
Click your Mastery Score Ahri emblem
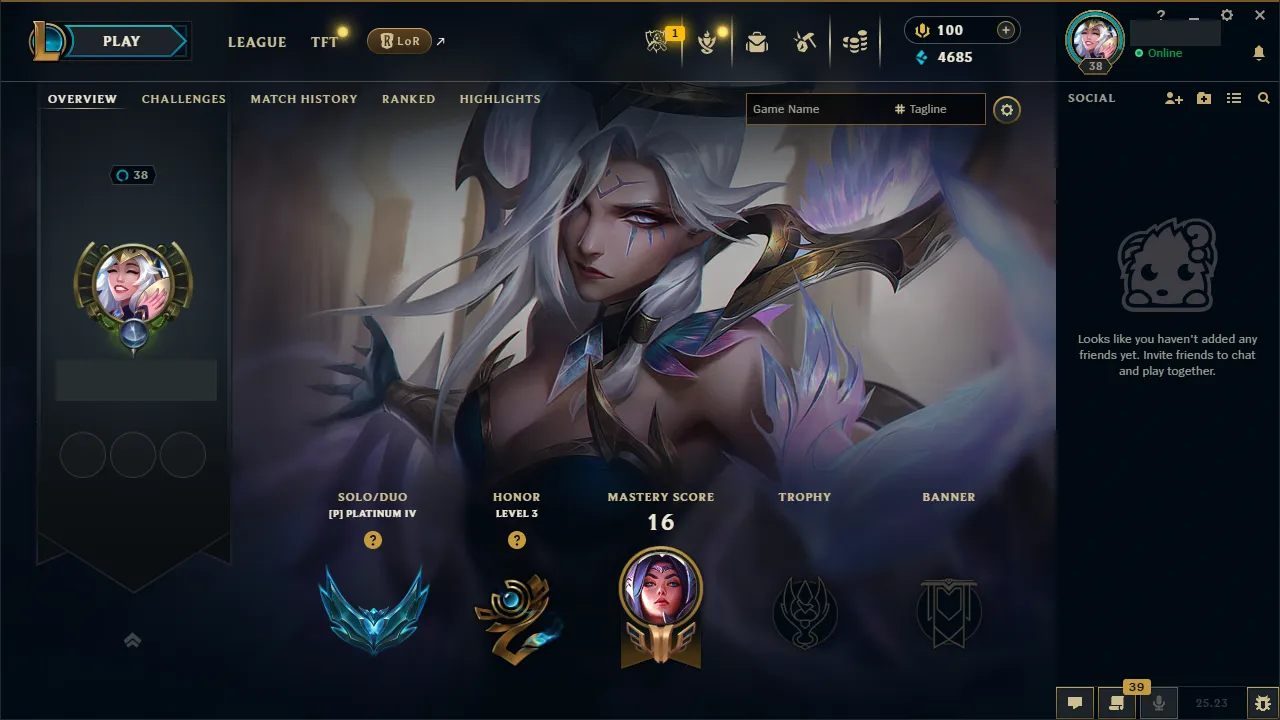tap(661, 607)
